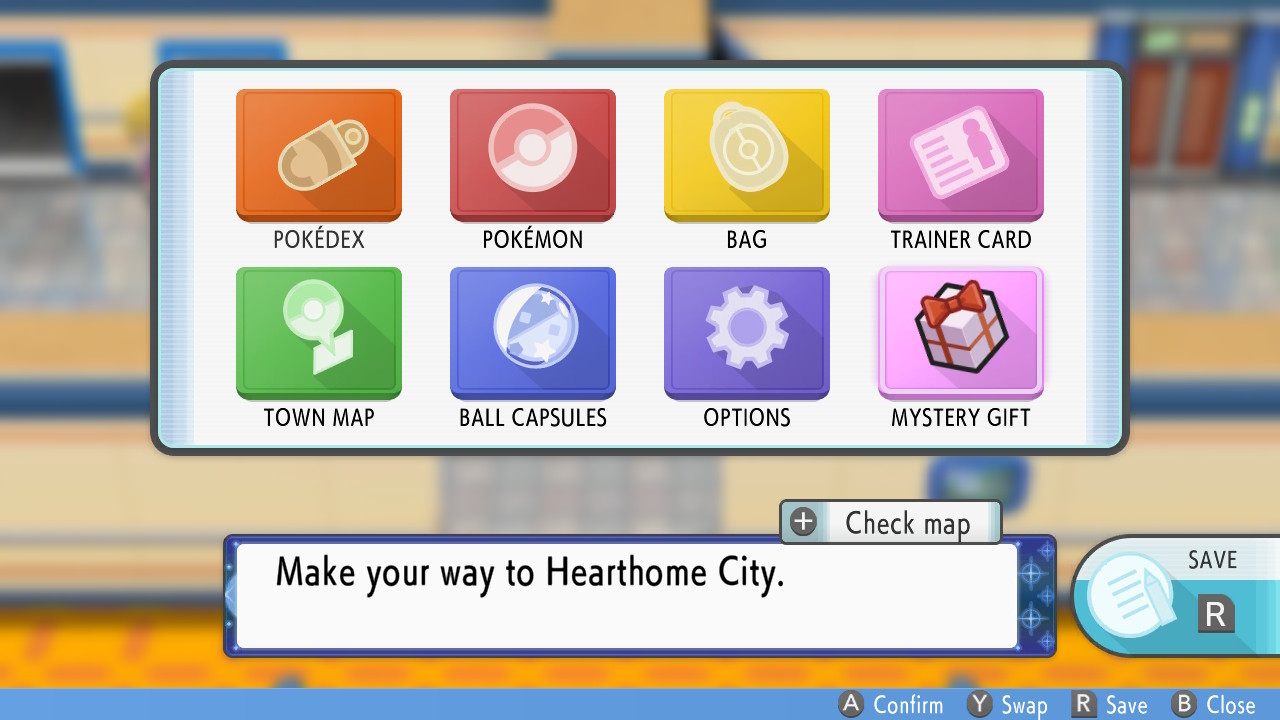Open the Bag
This screenshot has height=720, width=1280.
click(746, 155)
